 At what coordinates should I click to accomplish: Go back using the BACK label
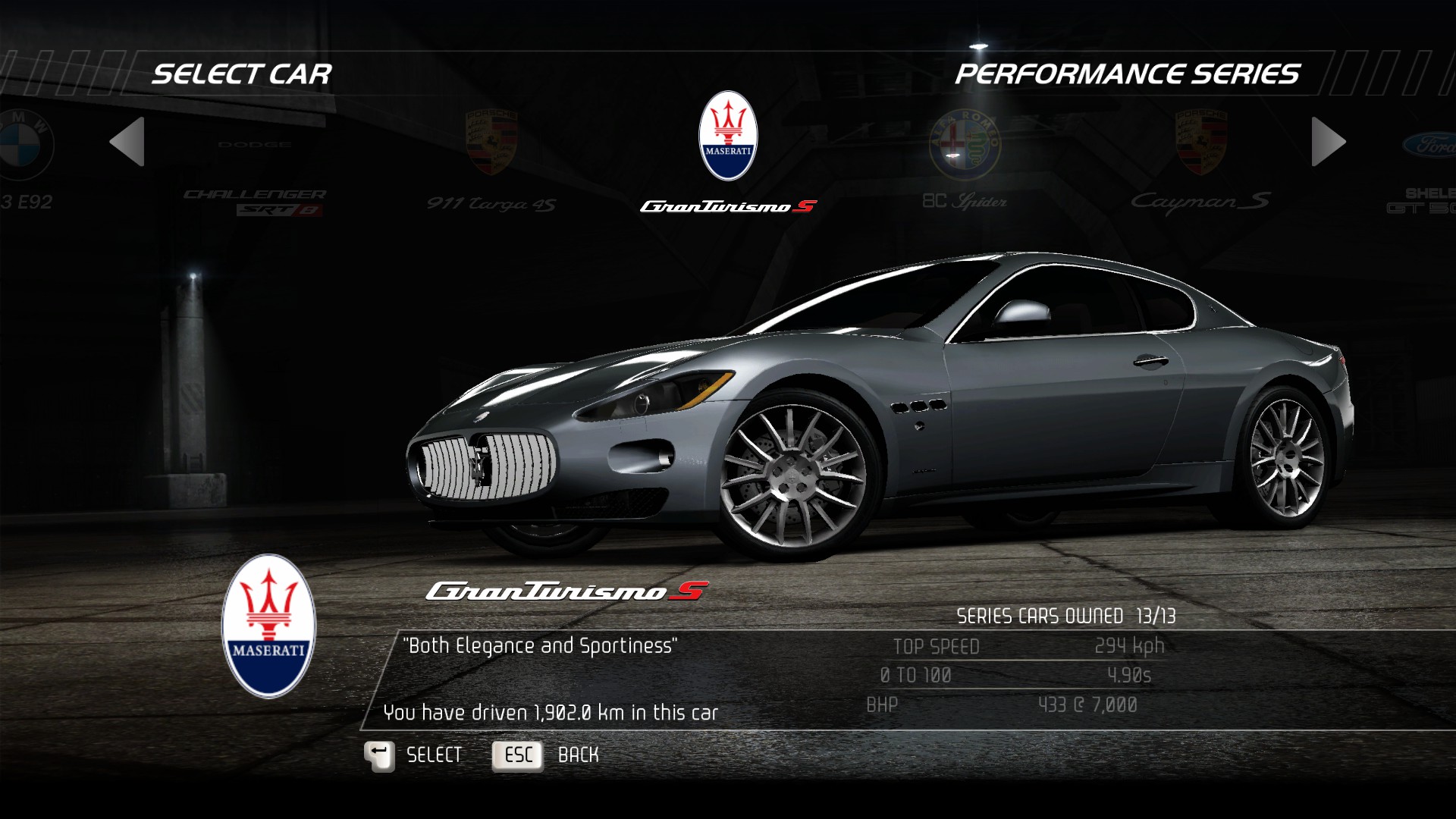click(x=578, y=755)
